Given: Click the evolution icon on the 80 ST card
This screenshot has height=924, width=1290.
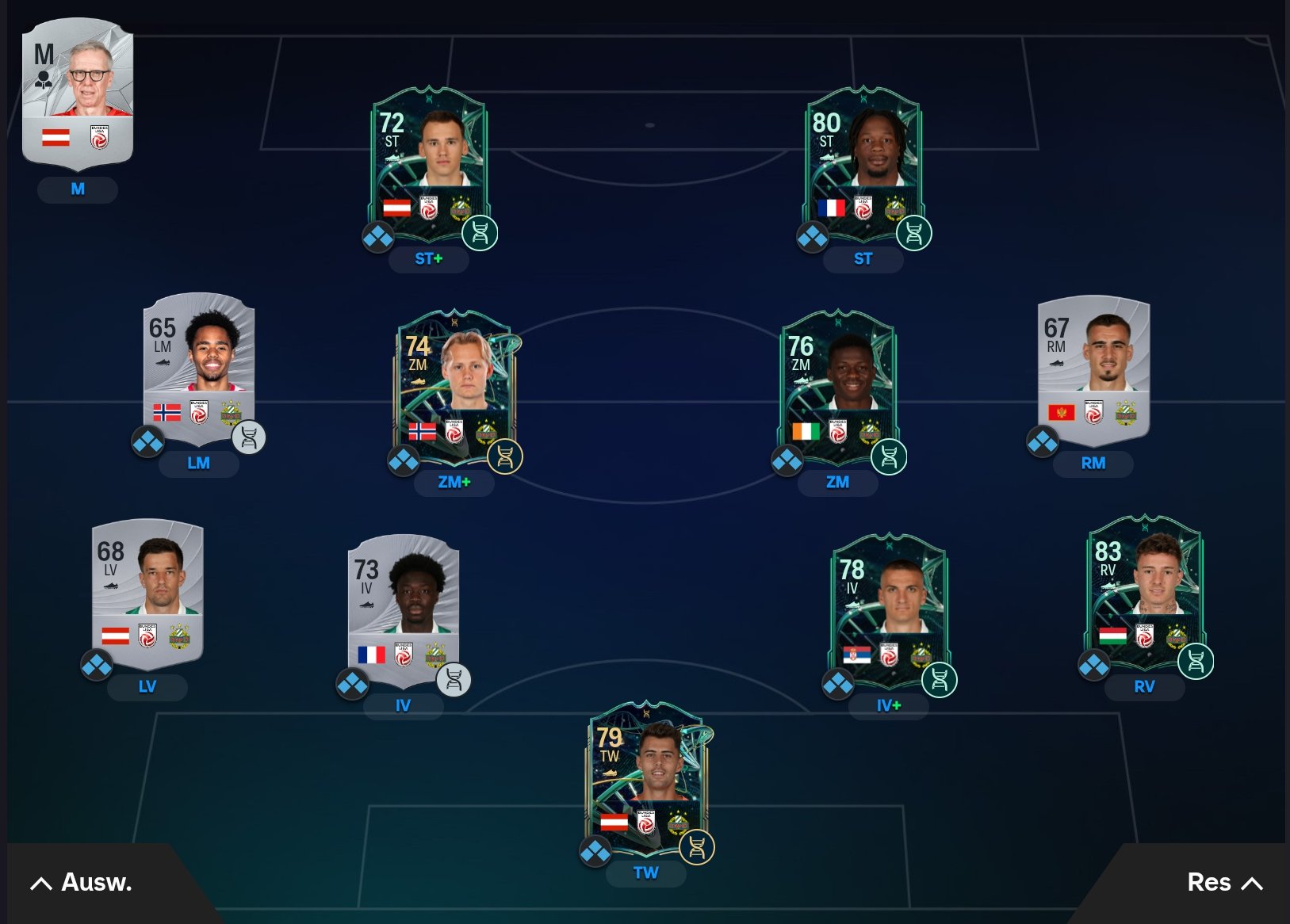Looking at the screenshot, I should (913, 234).
